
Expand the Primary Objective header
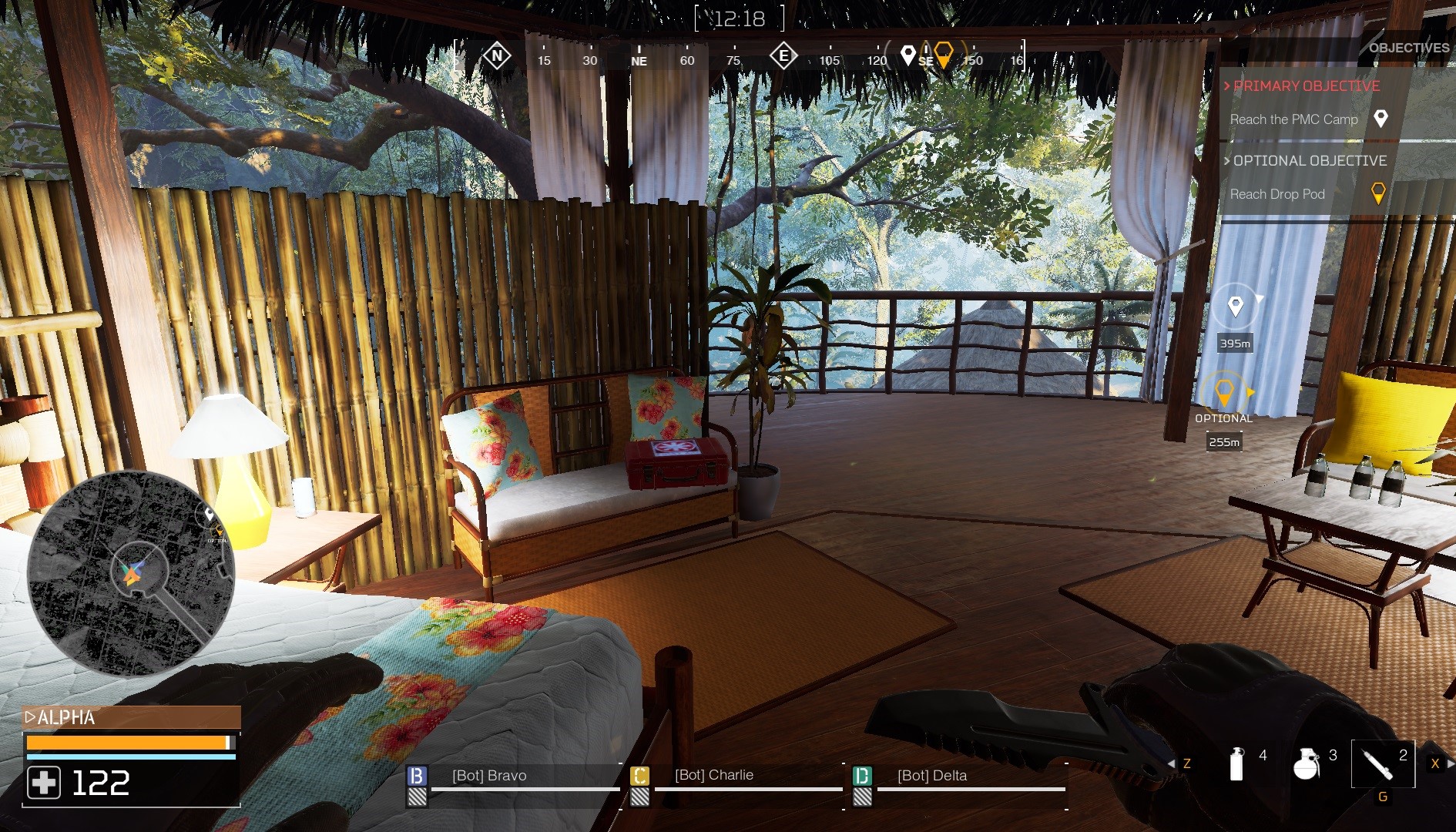pos(1306,86)
